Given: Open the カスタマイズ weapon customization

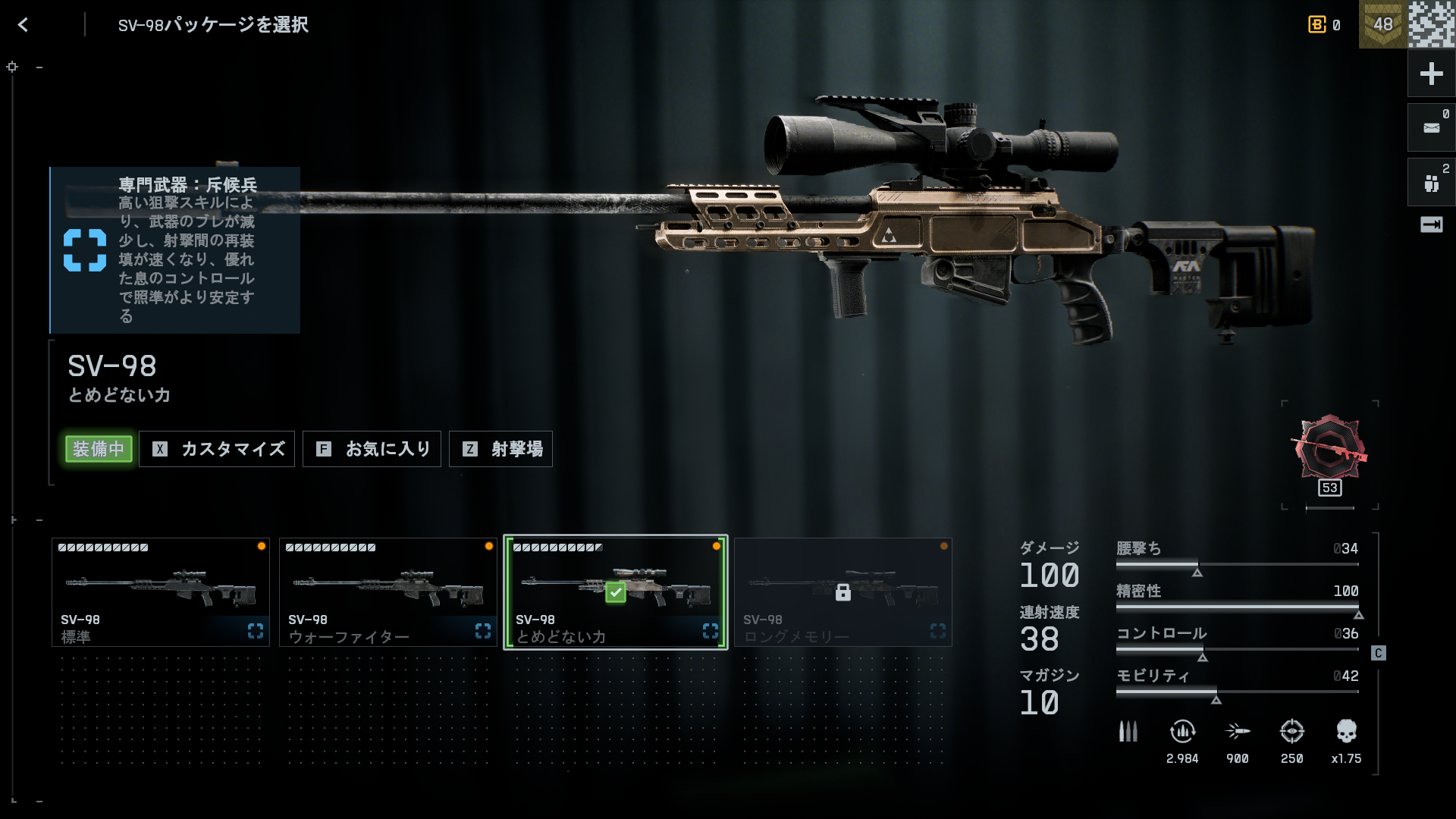Looking at the screenshot, I should [217, 449].
